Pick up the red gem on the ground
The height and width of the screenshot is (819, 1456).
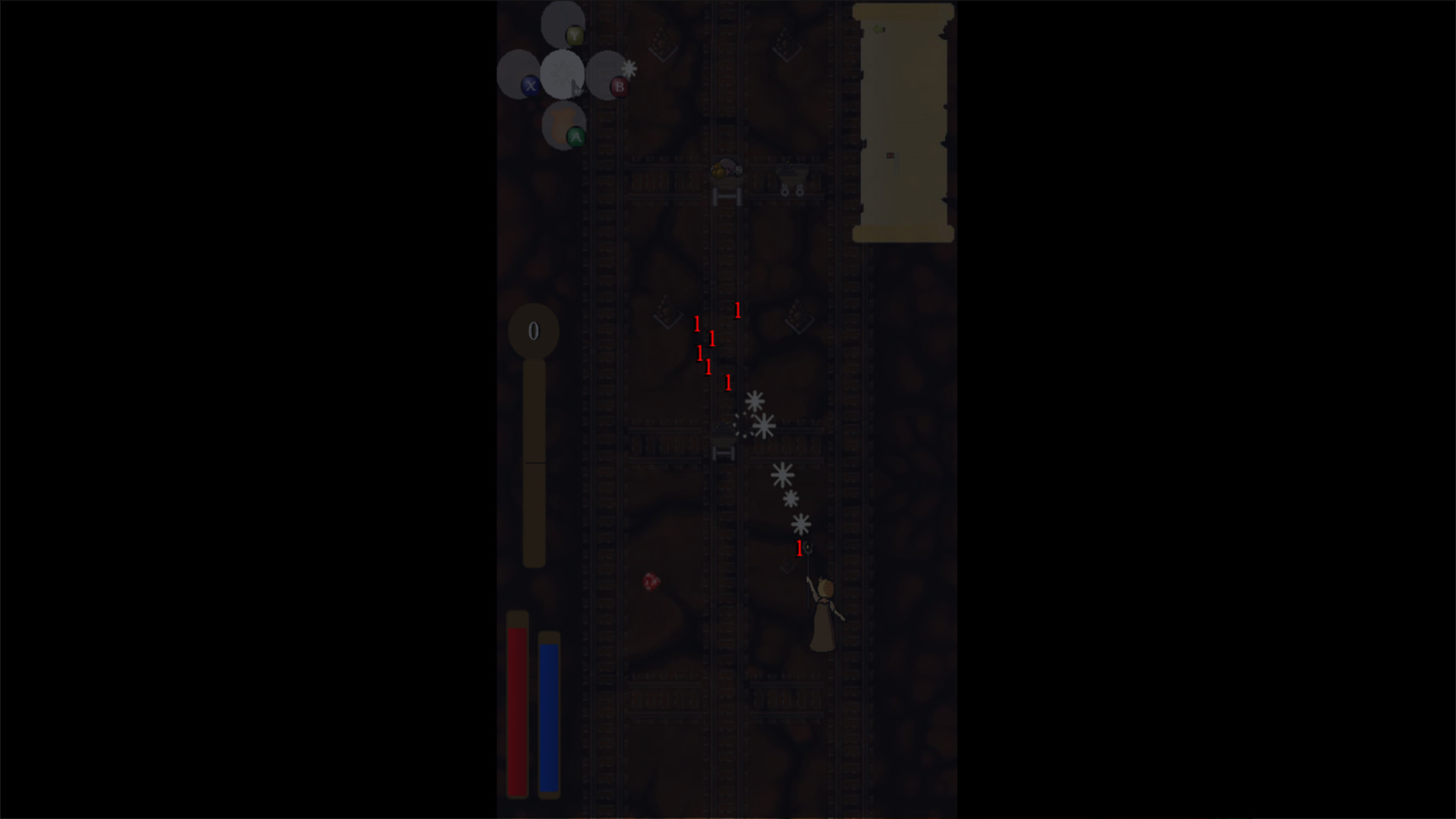[650, 582]
